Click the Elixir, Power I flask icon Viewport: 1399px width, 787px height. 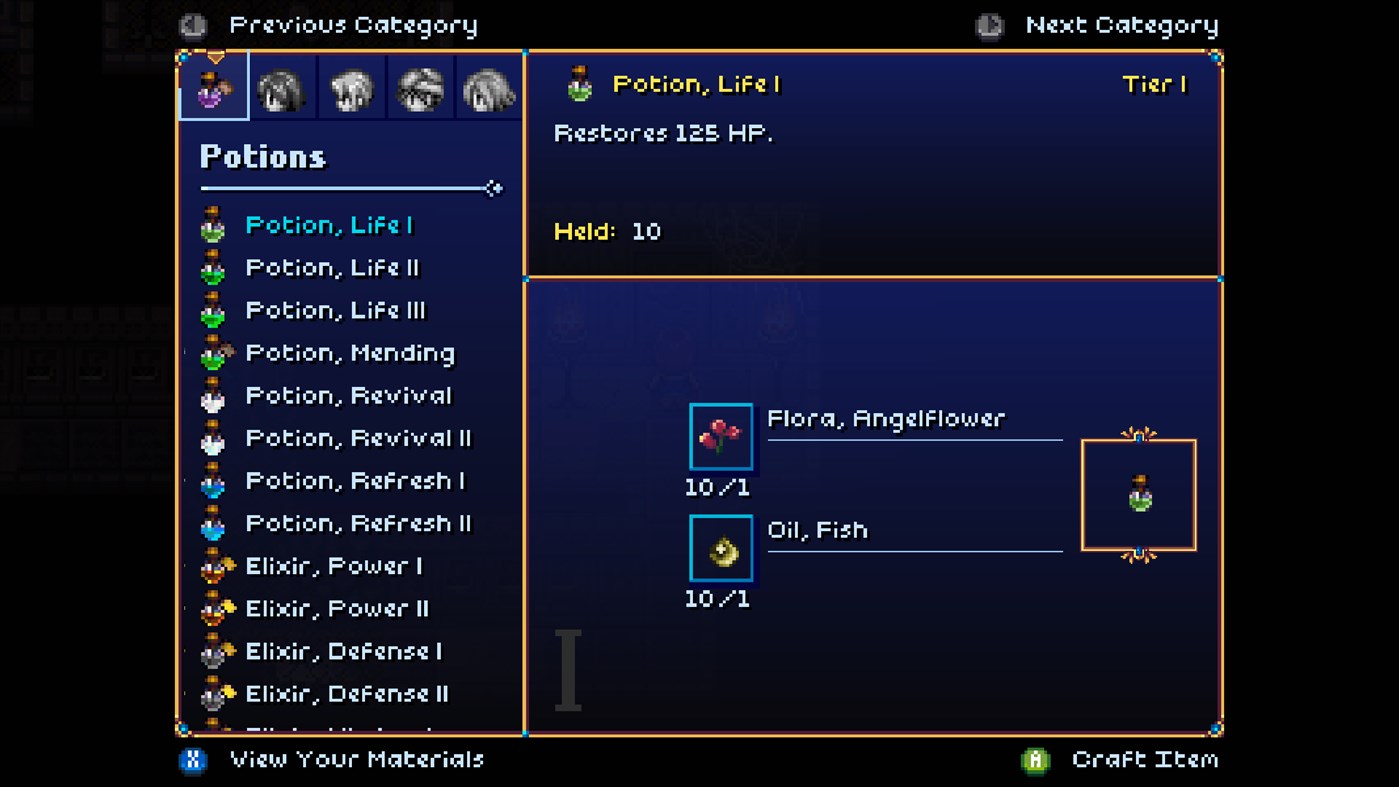tap(213, 565)
